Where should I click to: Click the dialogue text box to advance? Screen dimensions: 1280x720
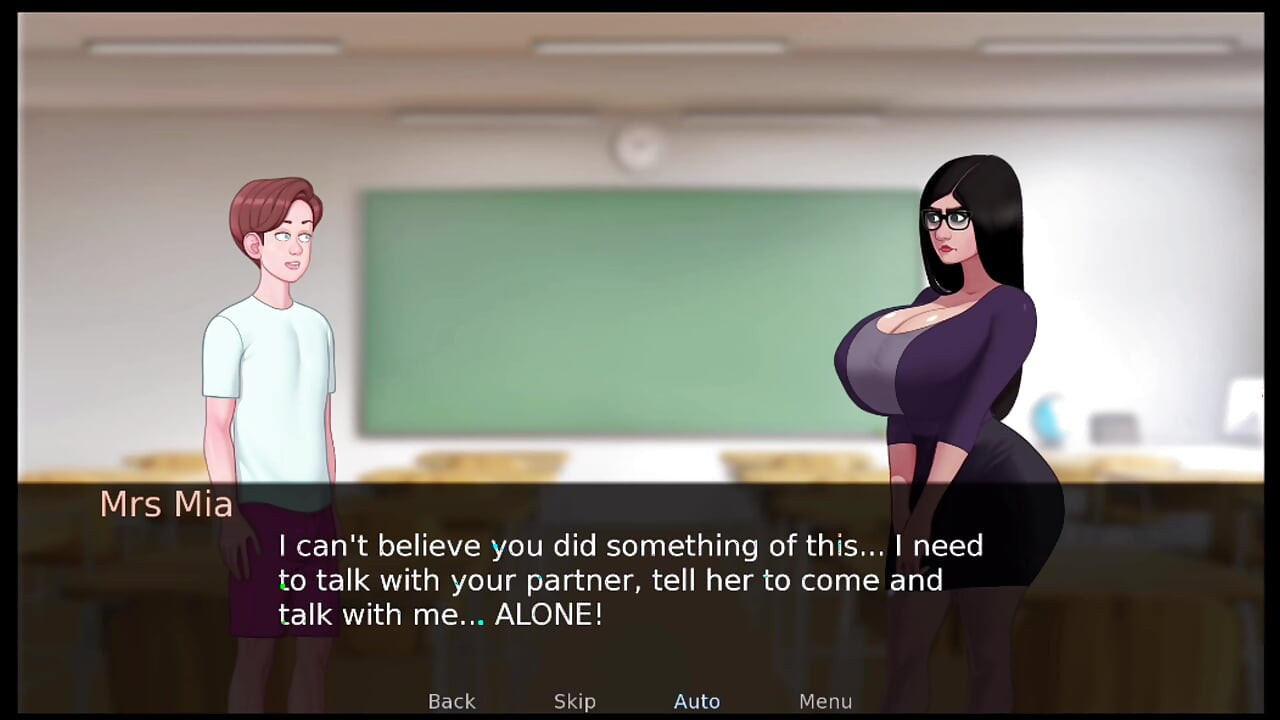[630, 580]
